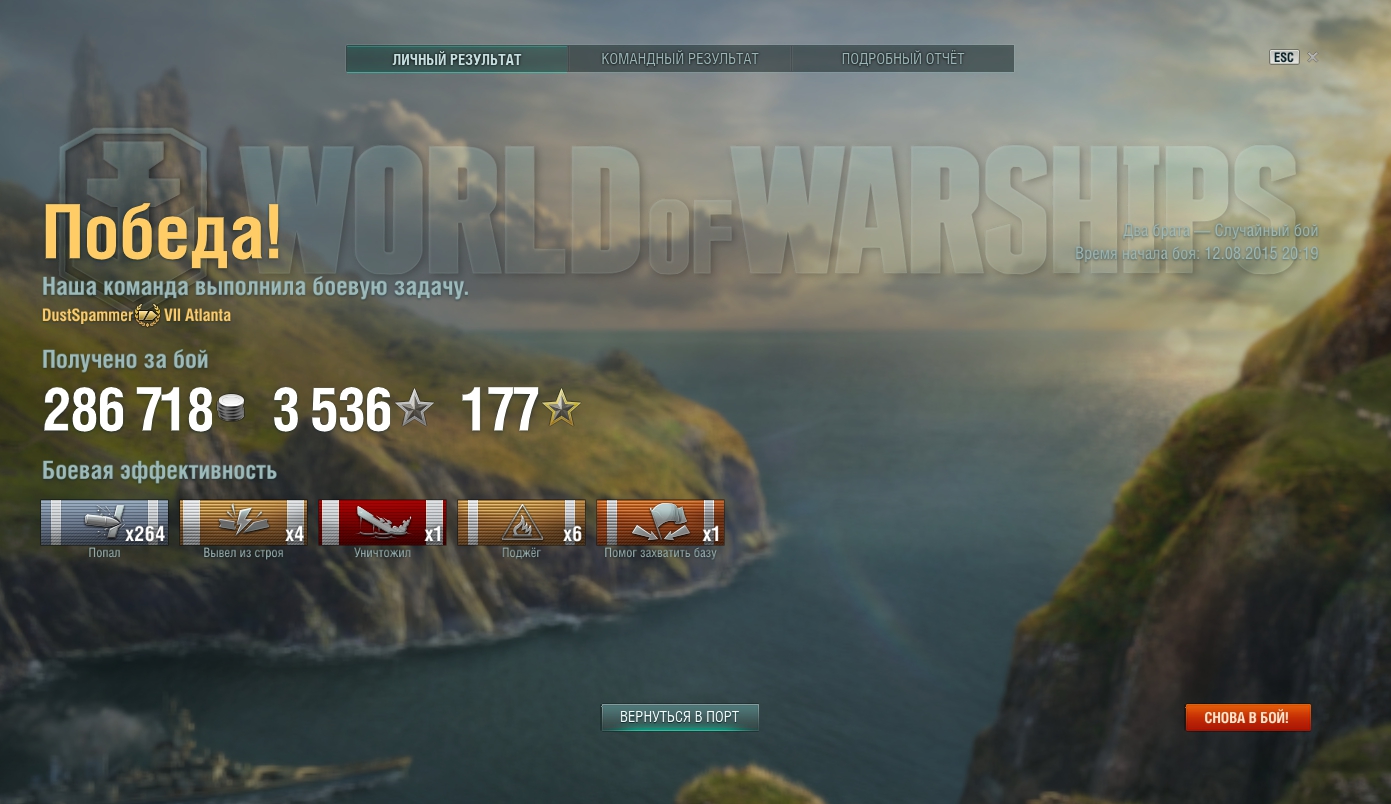This screenshot has width=1391, height=804.
Task: Show the Подробный отчёт tab
Action: (x=903, y=59)
